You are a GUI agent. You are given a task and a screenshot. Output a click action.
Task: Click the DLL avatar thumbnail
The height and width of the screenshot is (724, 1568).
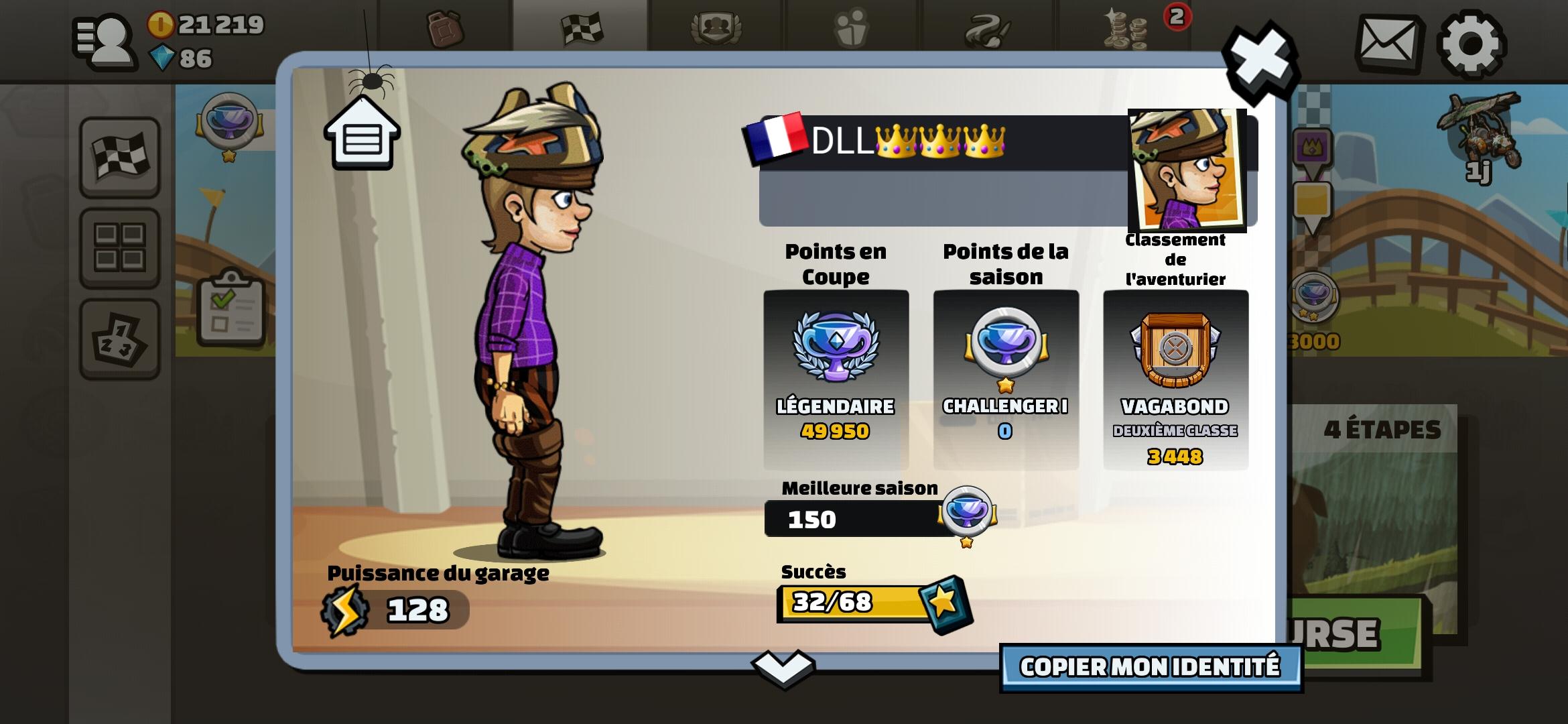click(1188, 168)
